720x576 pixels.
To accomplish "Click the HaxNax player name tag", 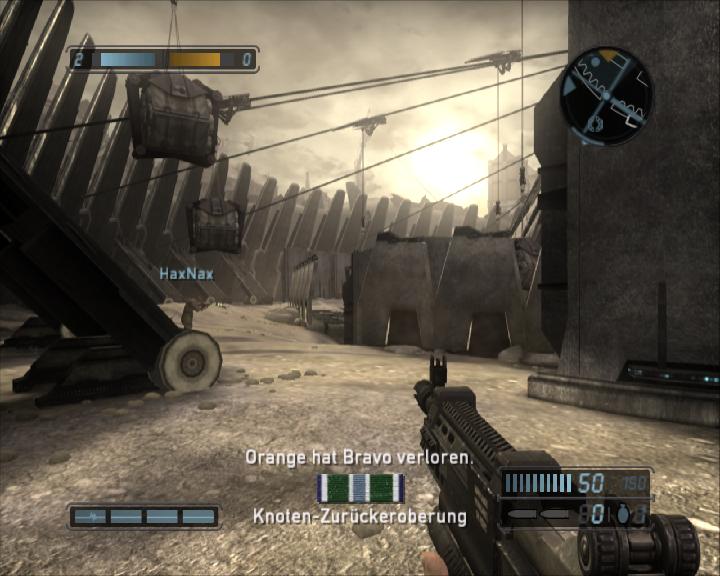I will (x=186, y=272).
